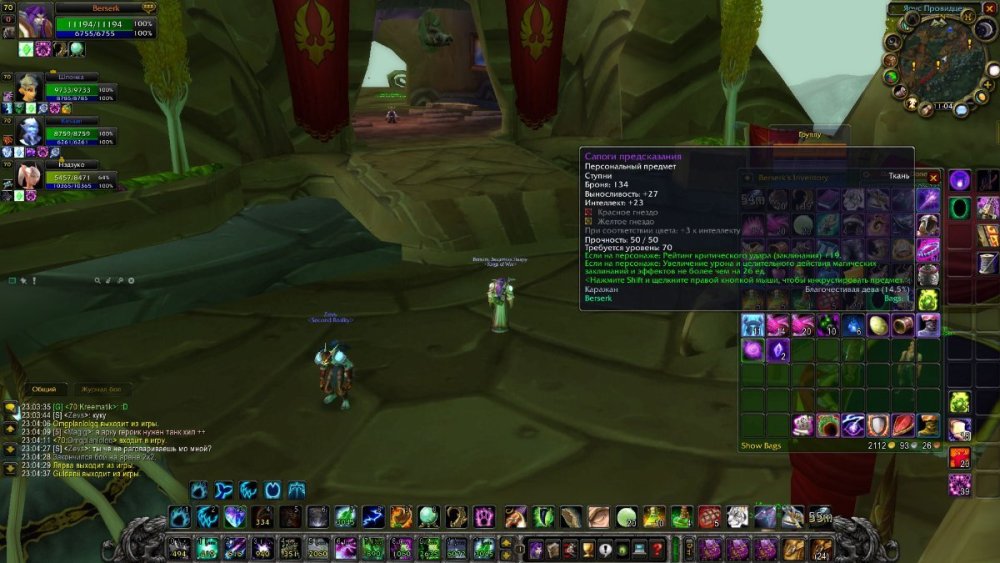Open the backpack slot showing 24
Viewport: 1000px width, 563px height.
coord(821,548)
